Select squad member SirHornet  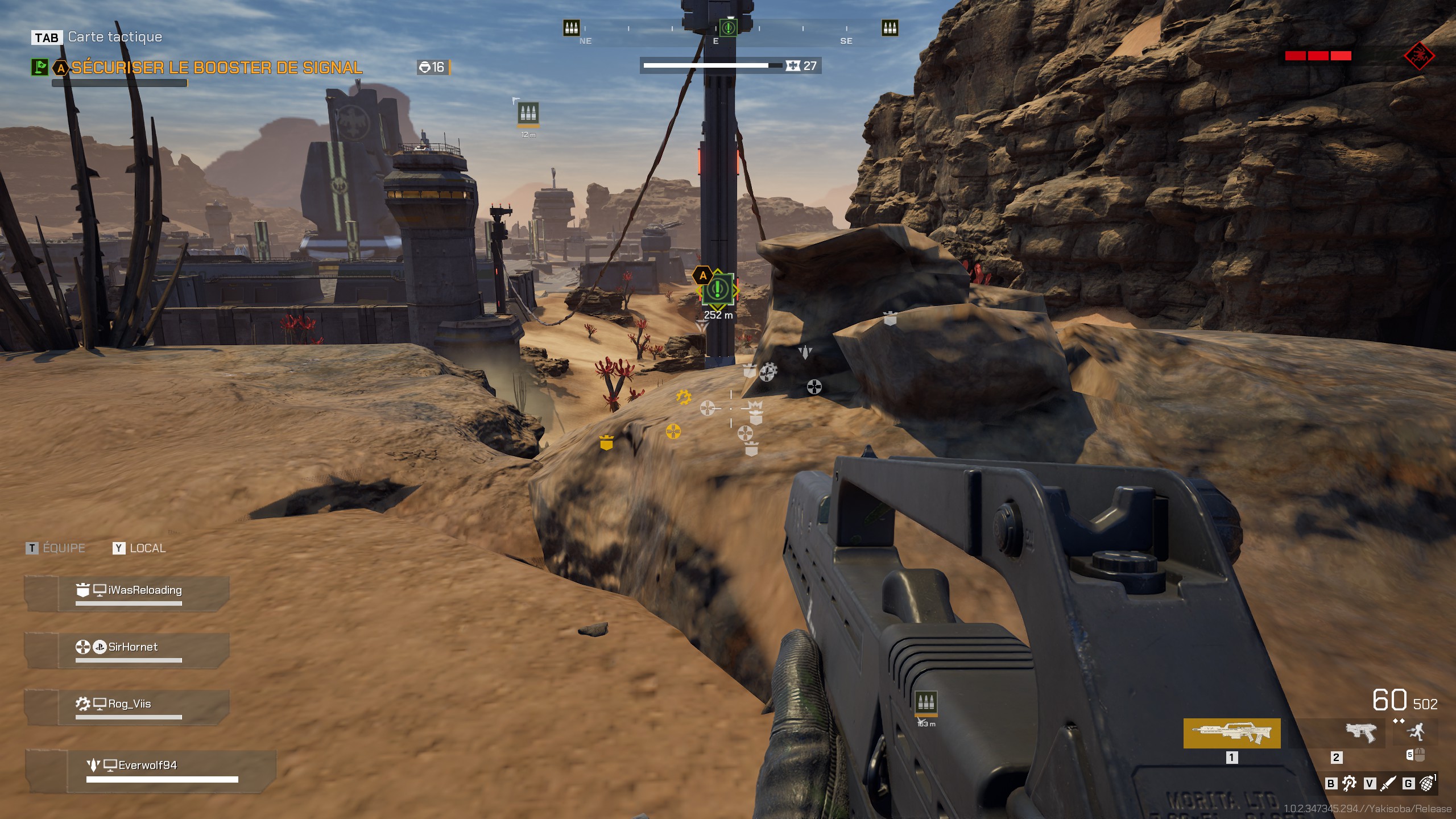133,647
